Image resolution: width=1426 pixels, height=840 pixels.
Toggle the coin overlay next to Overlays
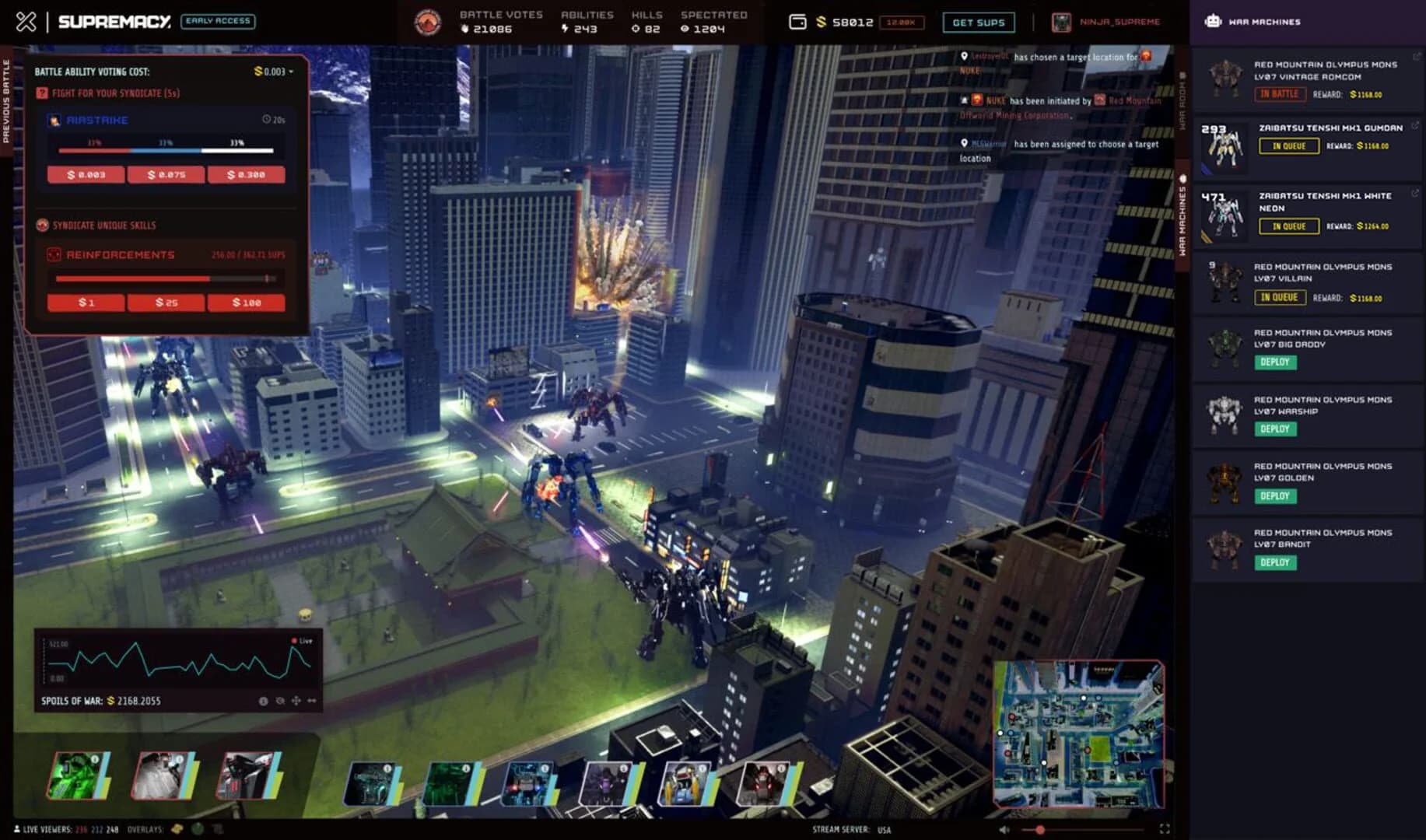(177, 828)
